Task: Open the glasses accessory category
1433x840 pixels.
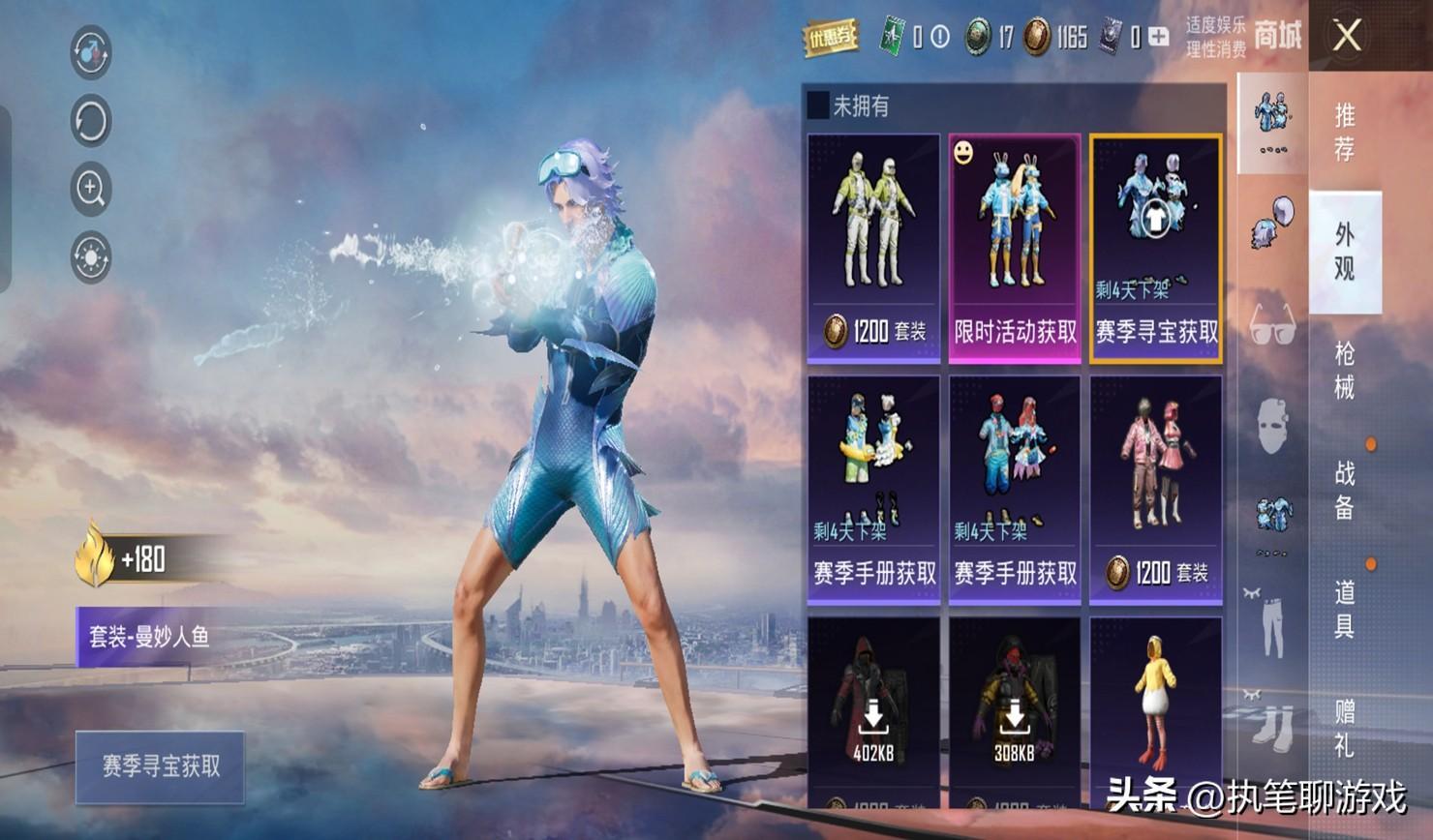Action: (x=1272, y=324)
